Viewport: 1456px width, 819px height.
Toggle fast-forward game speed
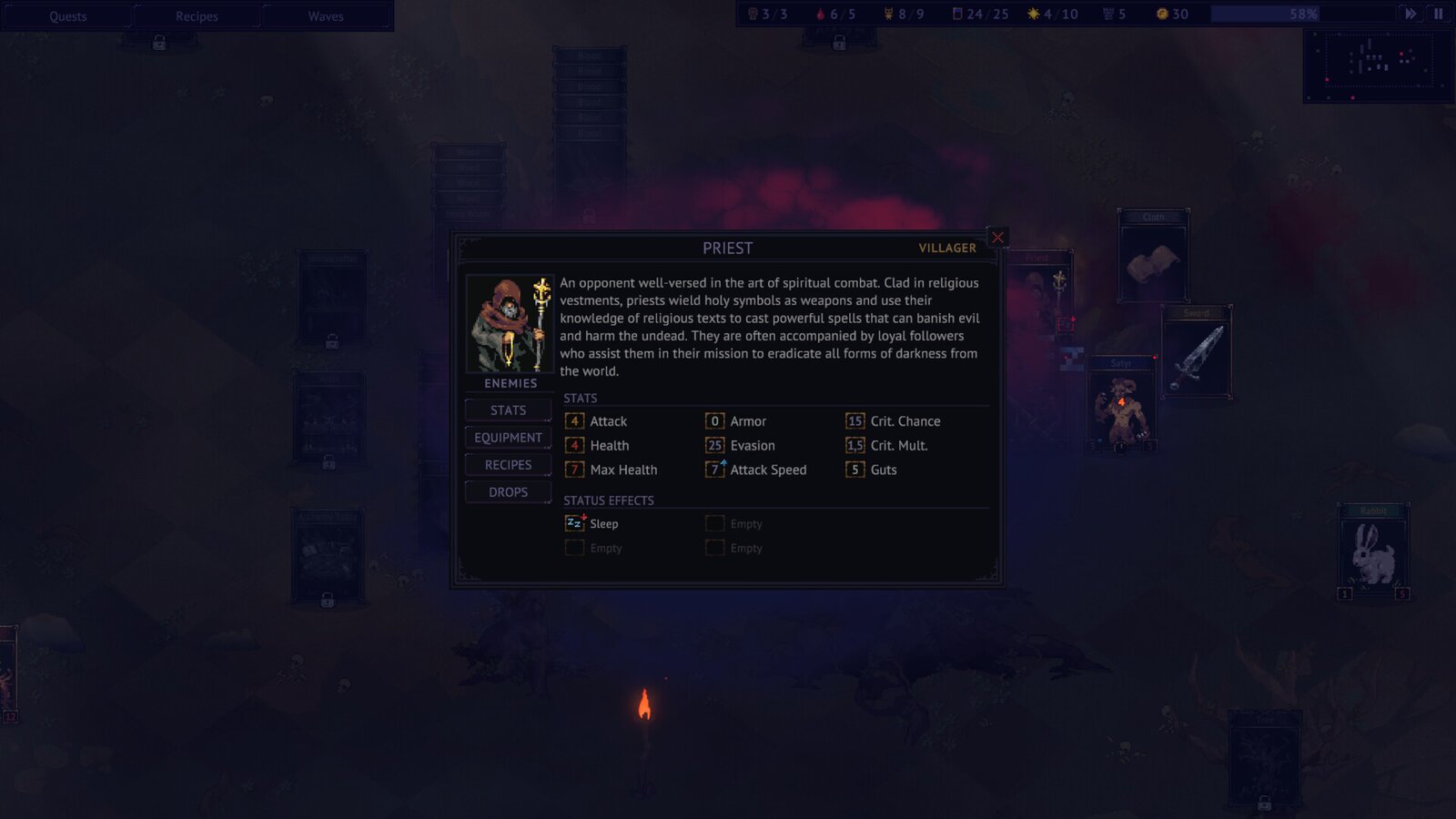(x=1410, y=14)
